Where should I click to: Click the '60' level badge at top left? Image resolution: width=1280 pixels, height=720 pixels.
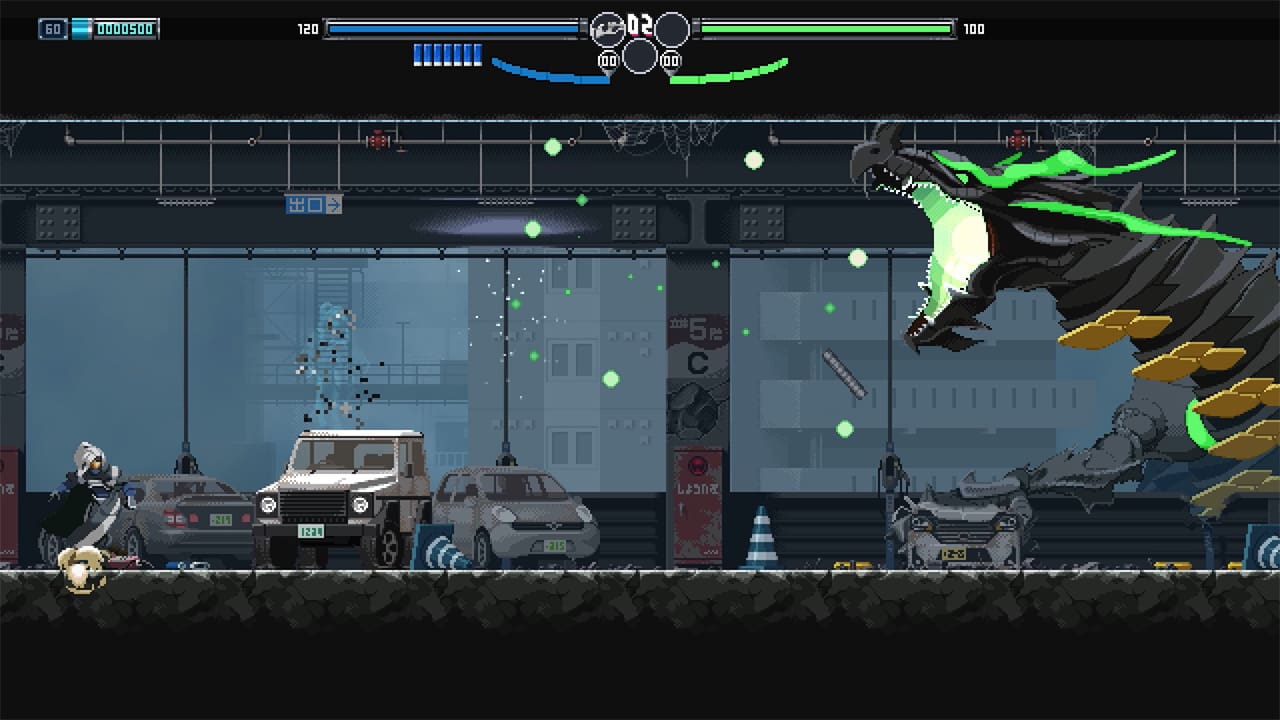click(53, 28)
